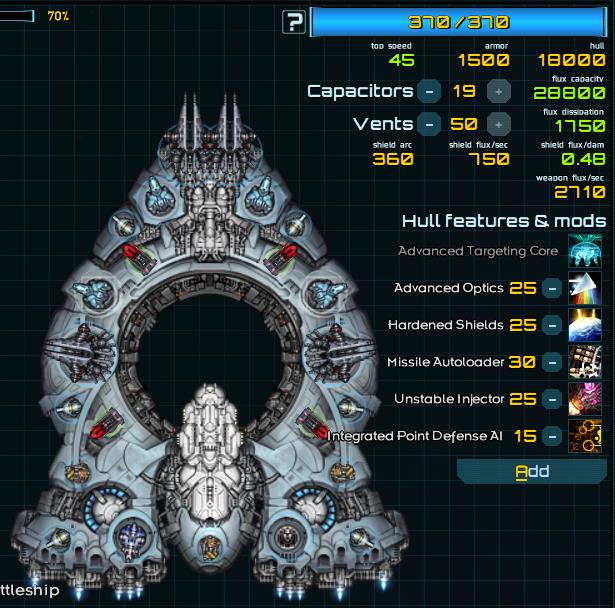
Task: Open the question mark help button
Action: pyautogui.click(x=294, y=22)
